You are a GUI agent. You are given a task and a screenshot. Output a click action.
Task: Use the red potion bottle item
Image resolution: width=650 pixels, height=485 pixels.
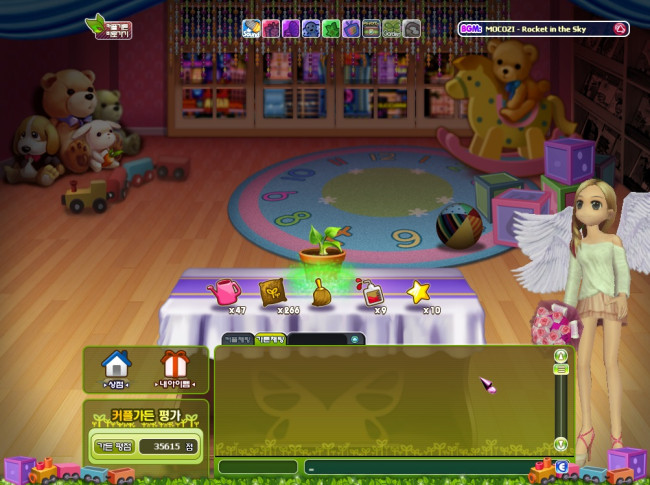370,292
